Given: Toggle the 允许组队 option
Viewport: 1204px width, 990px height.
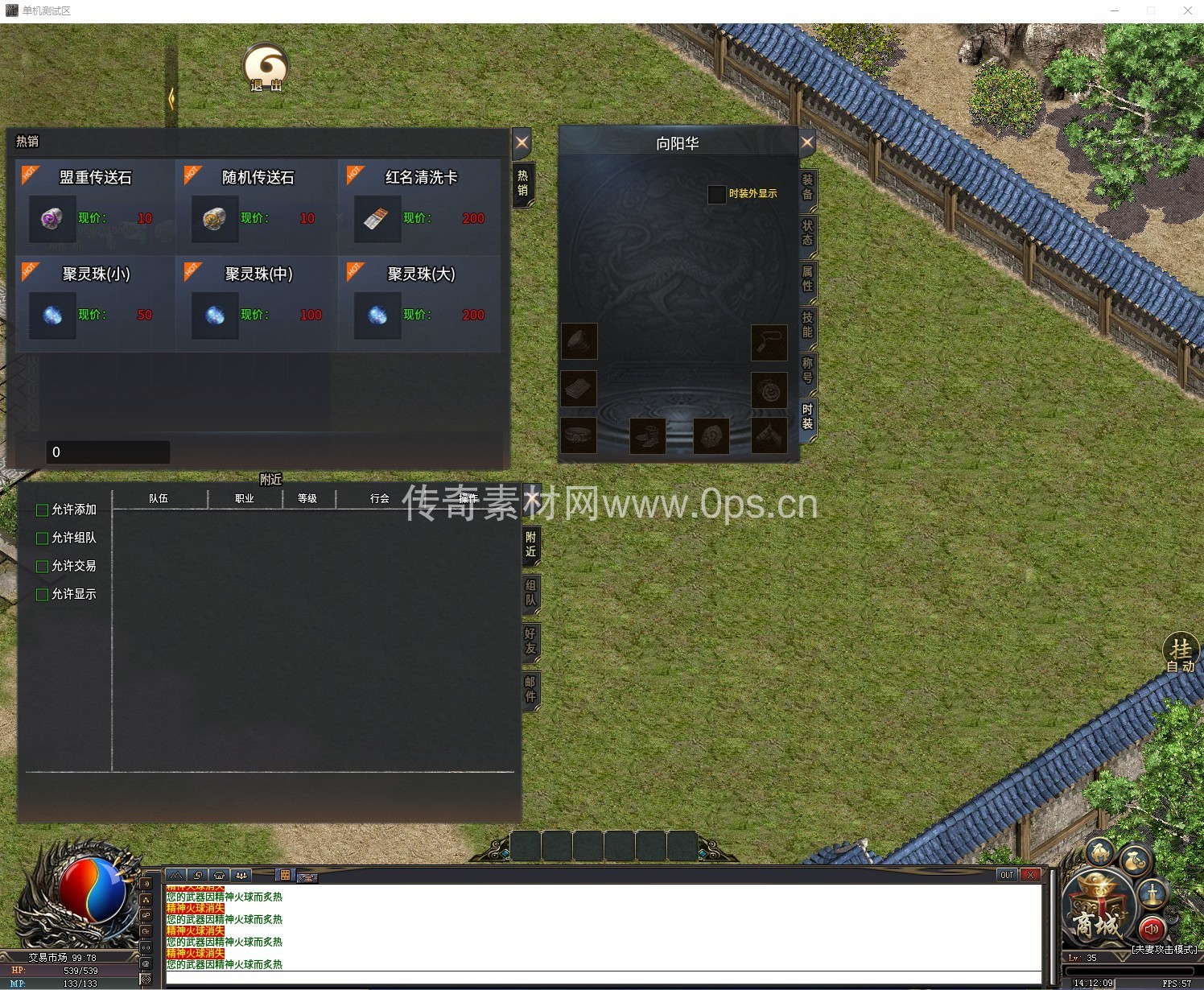Looking at the screenshot, I should 43,538.
